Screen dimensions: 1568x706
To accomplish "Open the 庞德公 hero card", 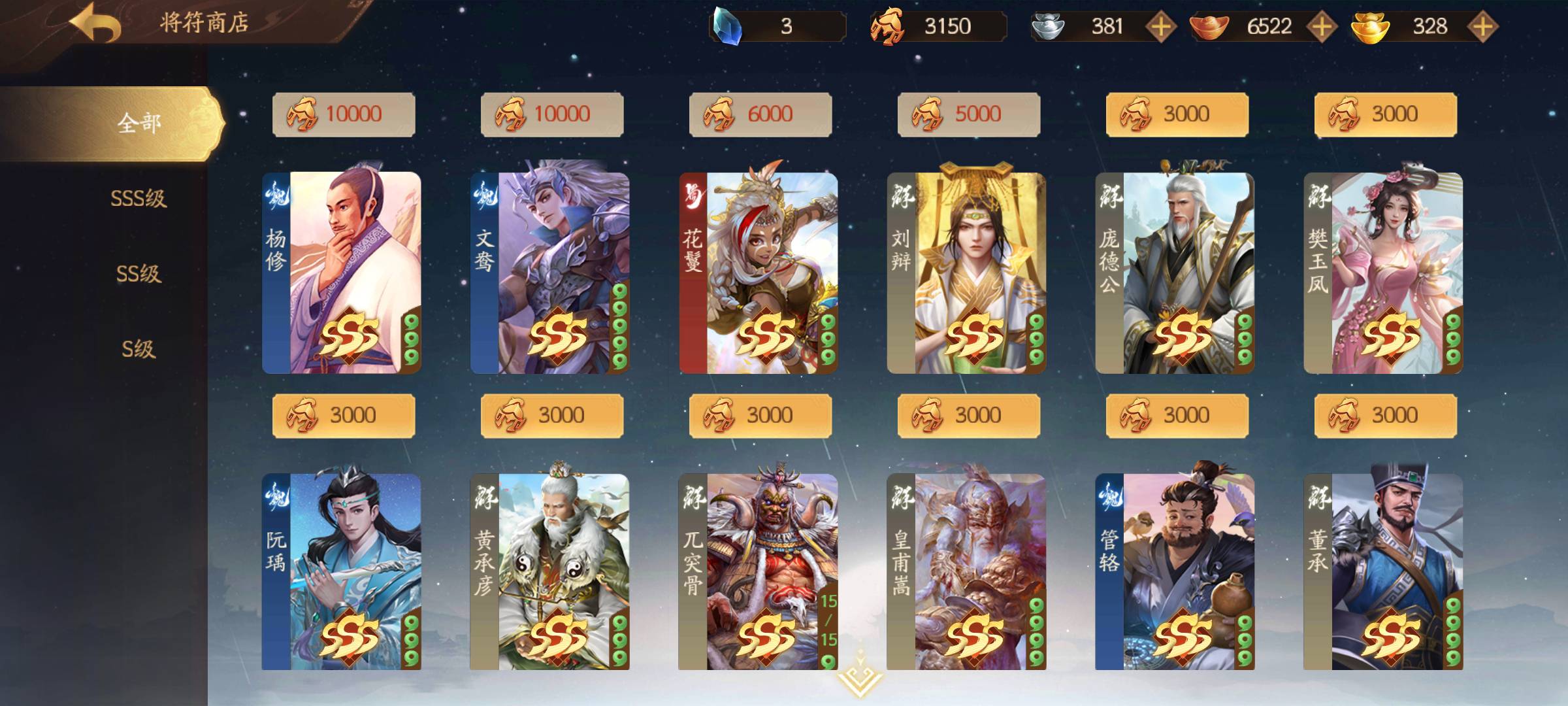I will pyautogui.click(x=1175, y=273).
